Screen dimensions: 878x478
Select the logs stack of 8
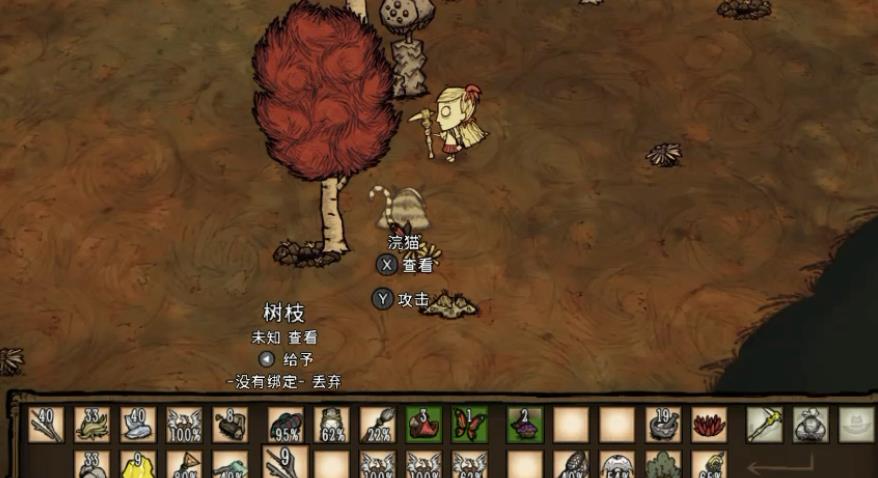(230, 424)
